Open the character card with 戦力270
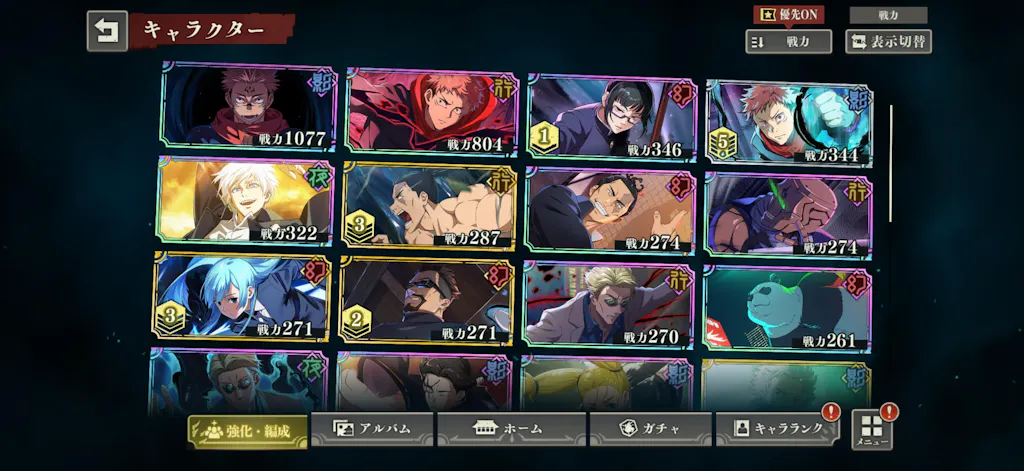This screenshot has width=1024, height=471. click(608, 304)
